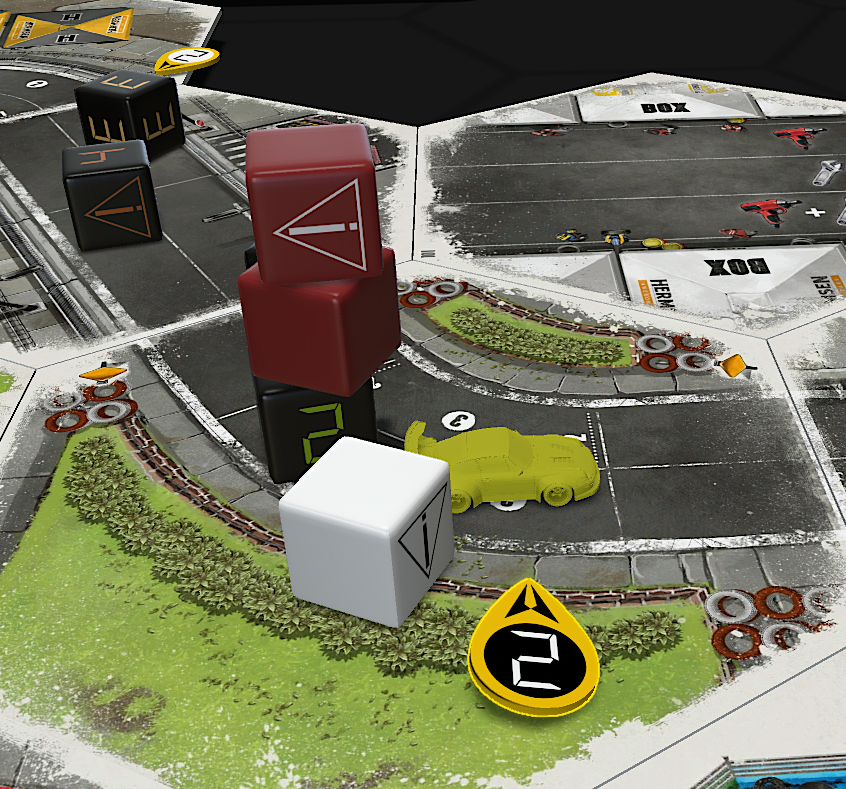Select the white die with warning symbol

(365, 530)
